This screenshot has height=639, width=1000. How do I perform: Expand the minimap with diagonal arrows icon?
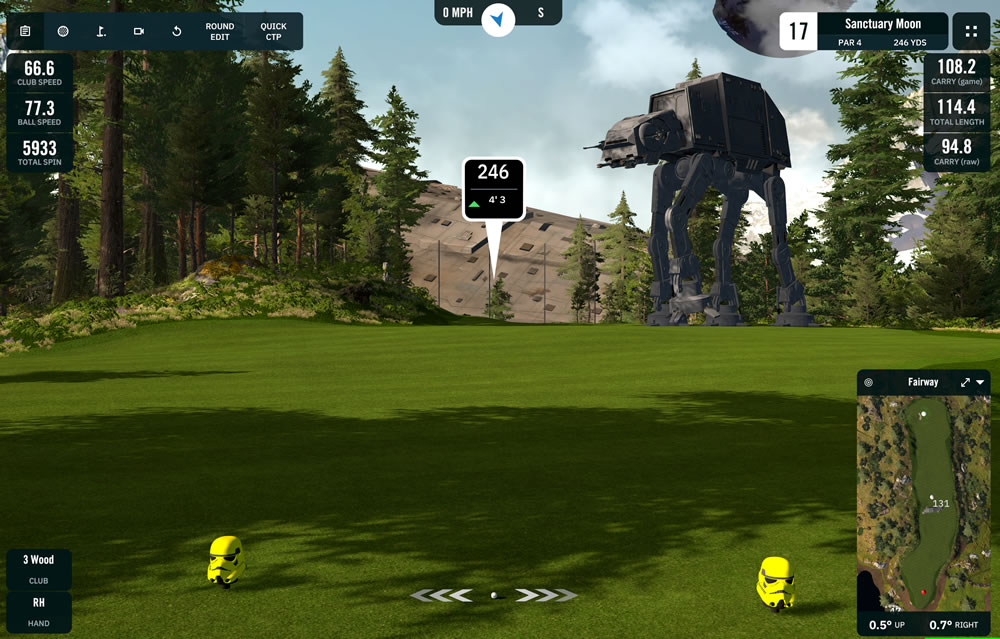[965, 382]
